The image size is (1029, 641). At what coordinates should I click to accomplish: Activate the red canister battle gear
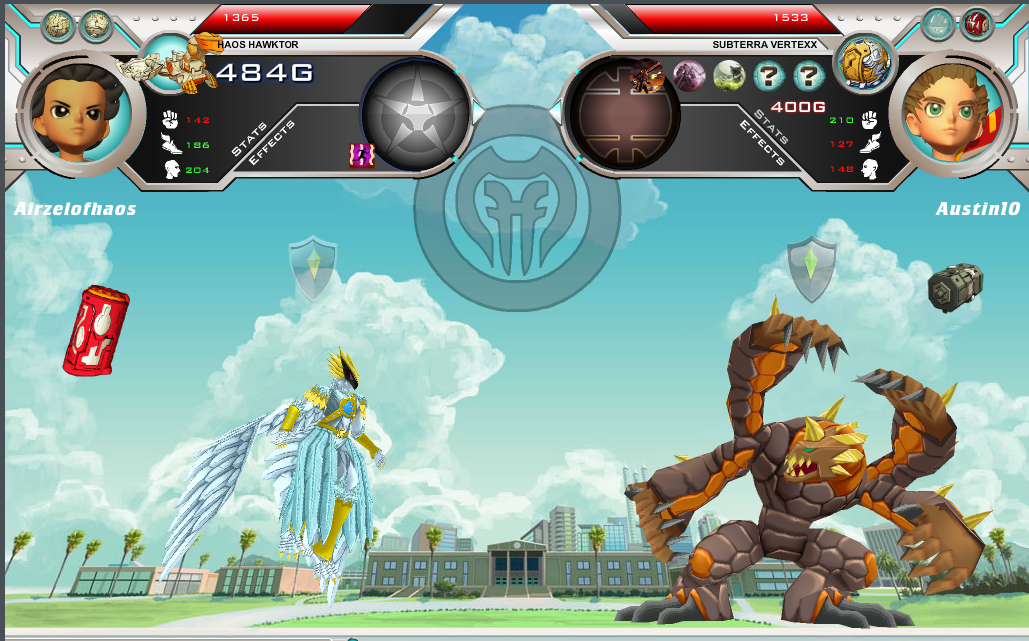pyautogui.click(x=95, y=330)
